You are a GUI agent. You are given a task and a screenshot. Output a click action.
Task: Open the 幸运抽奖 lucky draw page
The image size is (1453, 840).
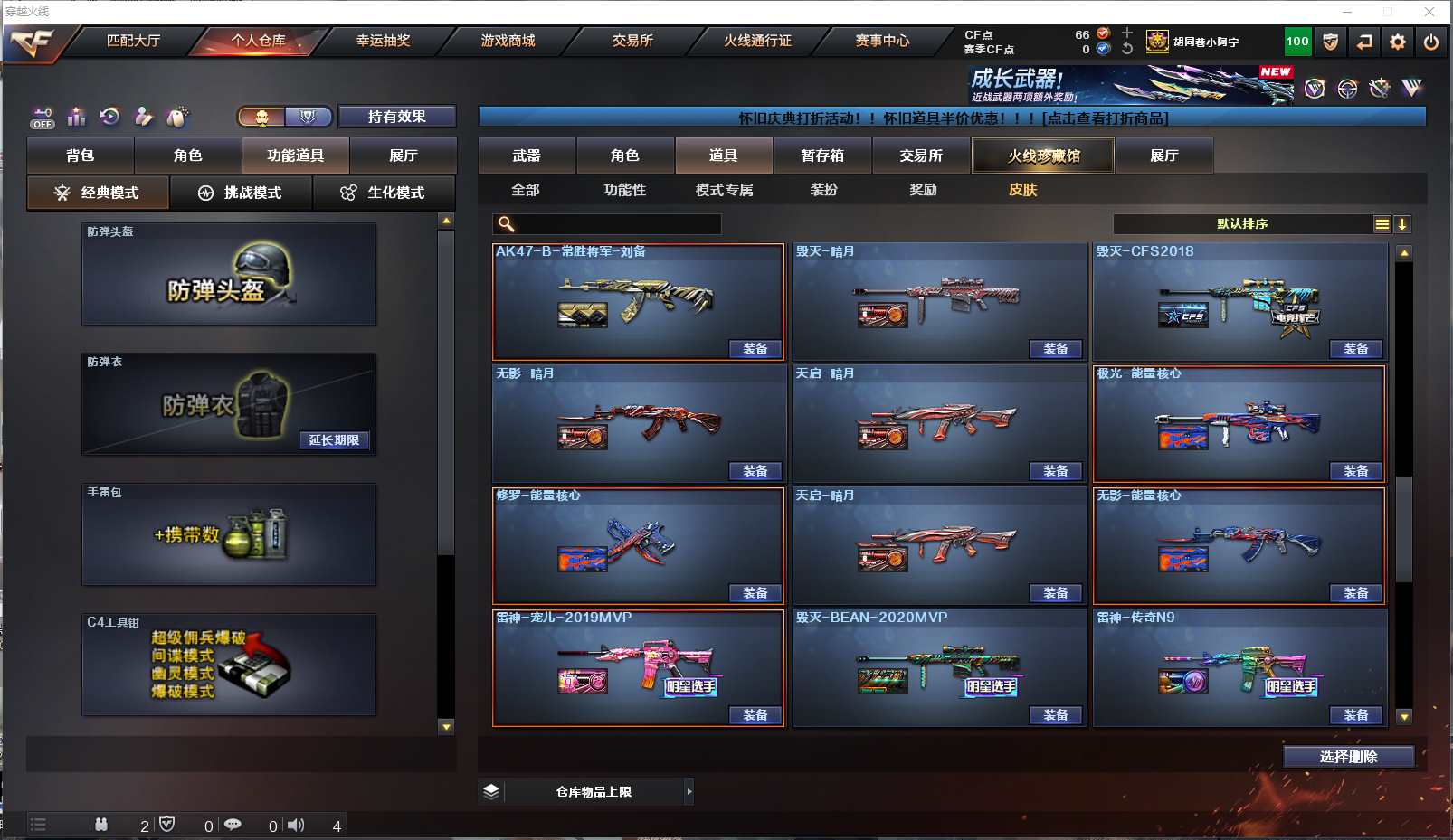coord(383,41)
